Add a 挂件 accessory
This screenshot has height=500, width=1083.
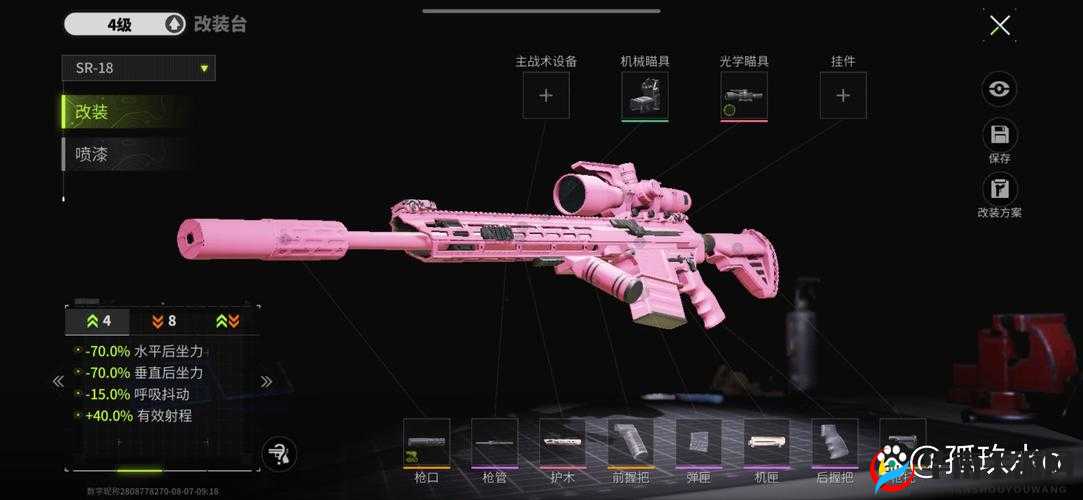[x=843, y=96]
